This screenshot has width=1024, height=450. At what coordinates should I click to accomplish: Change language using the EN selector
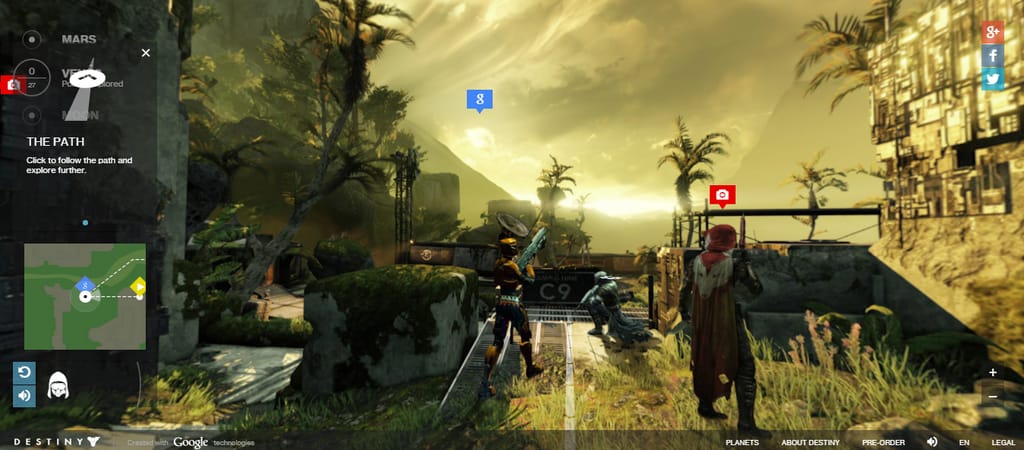click(964, 442)
